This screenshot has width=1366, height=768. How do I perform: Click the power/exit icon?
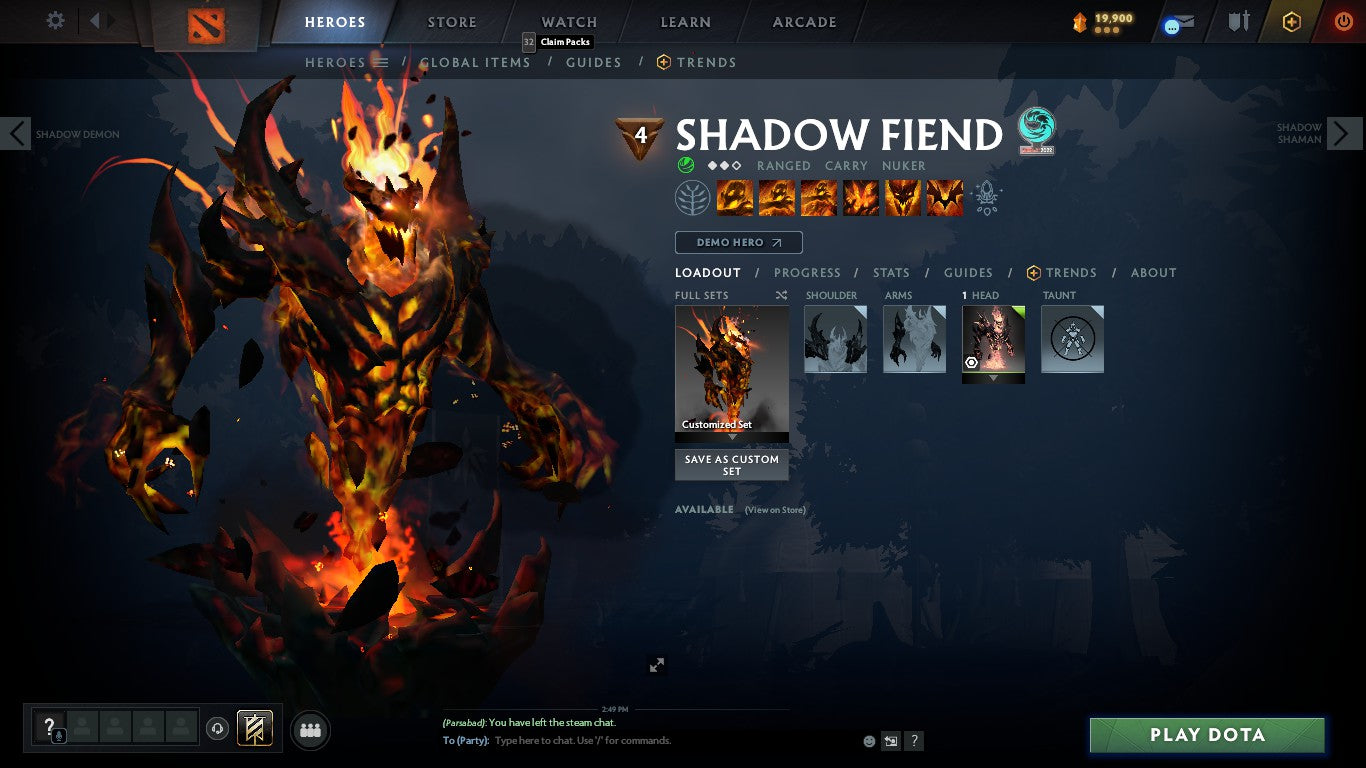pyautogui.click(x=1341, y=20)
